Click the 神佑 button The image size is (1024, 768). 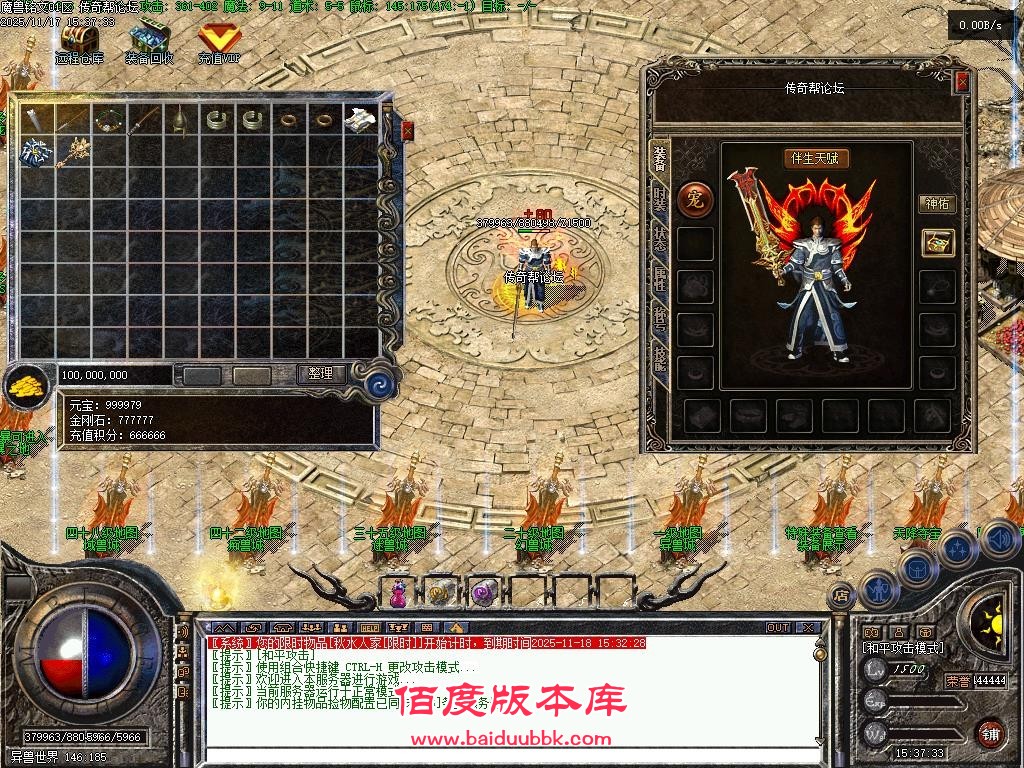[x=937, y=203]
